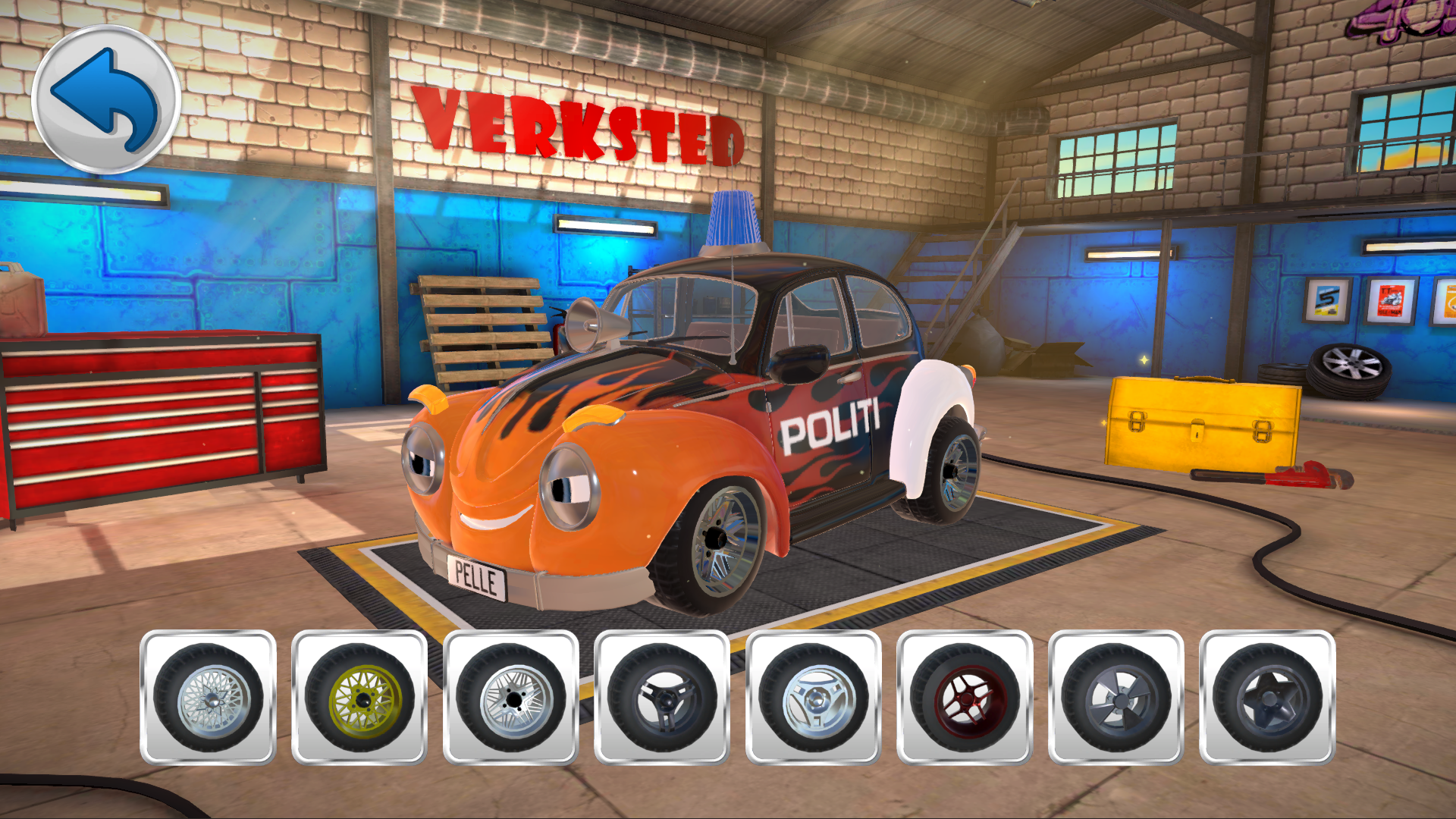This screenshot has height=819, width=1456.
Task: Choose the yellow mesh rim wheel
Action: [359, 697]
